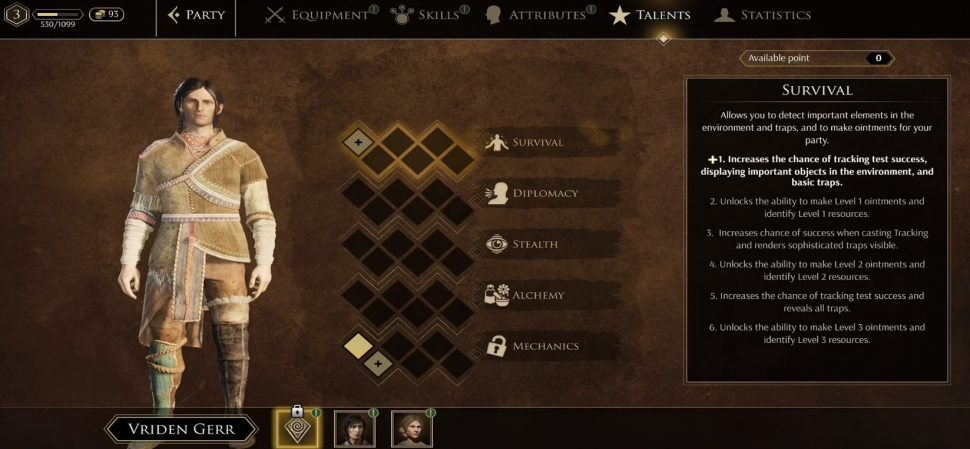Choose the Diplomacy talent
Image resolution: width=970 pixels, height=449 pixels.
(x=544, y=193)
